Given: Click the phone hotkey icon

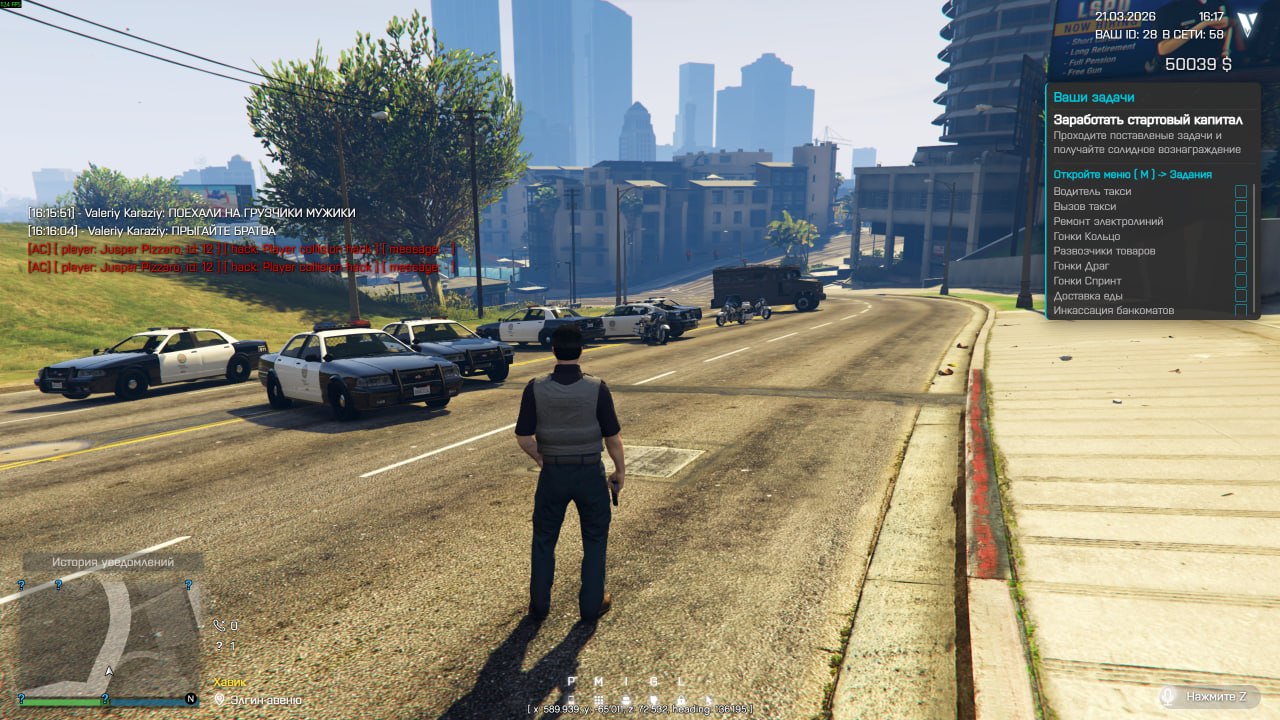Looking at the screenshot, I should click(x=572, y=700).
